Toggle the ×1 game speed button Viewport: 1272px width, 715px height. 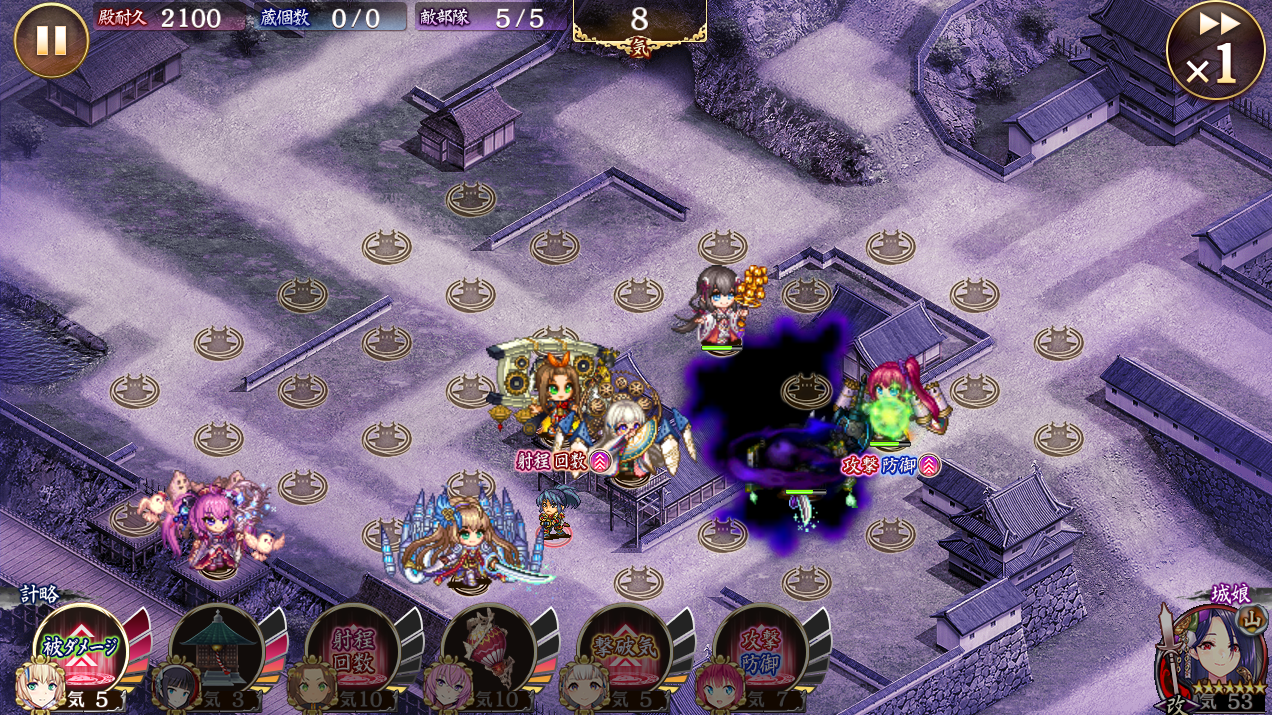(x=1215, y=51)
